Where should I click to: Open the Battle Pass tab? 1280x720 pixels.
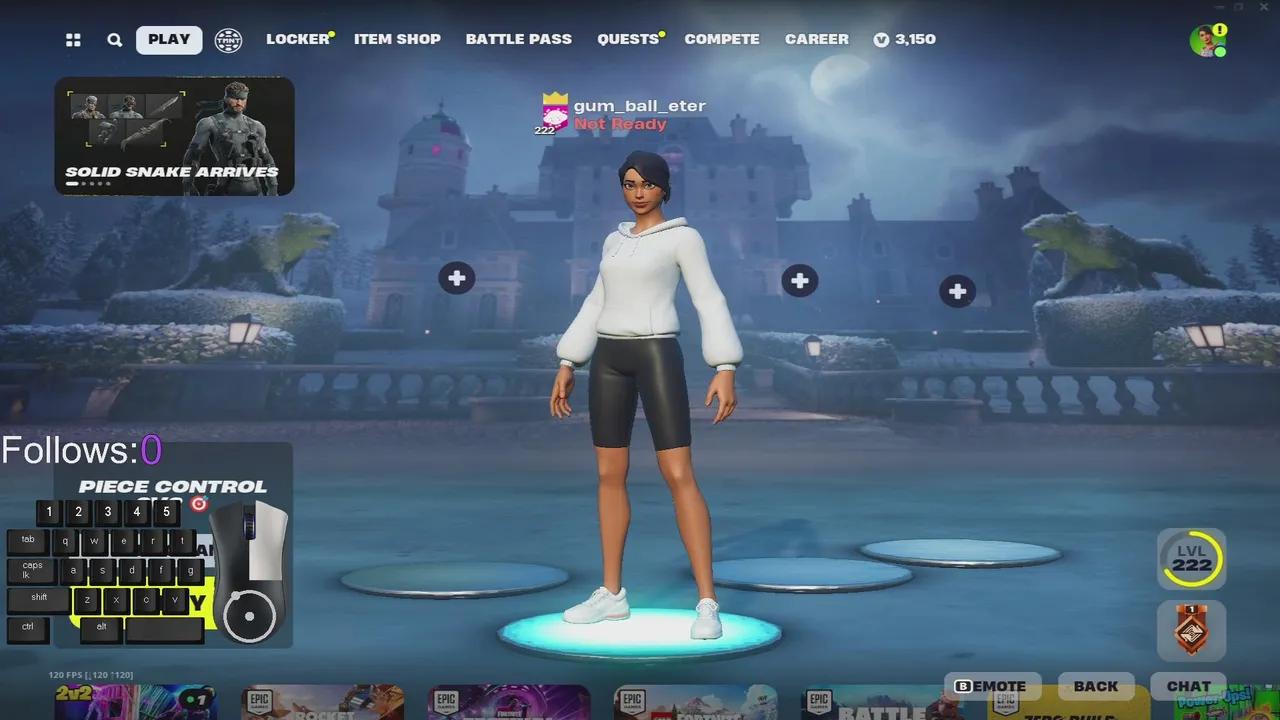pos(519,39)
